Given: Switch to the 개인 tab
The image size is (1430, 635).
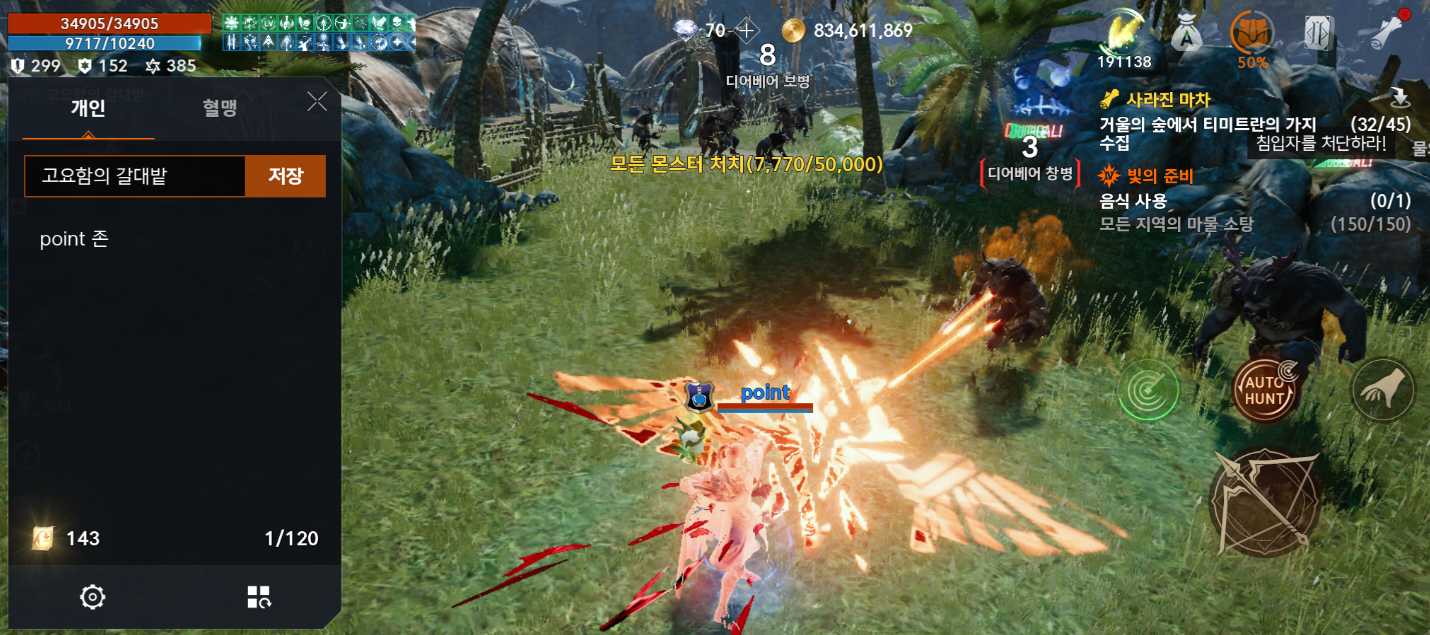Looking at the screenshot, I should 88,108.
